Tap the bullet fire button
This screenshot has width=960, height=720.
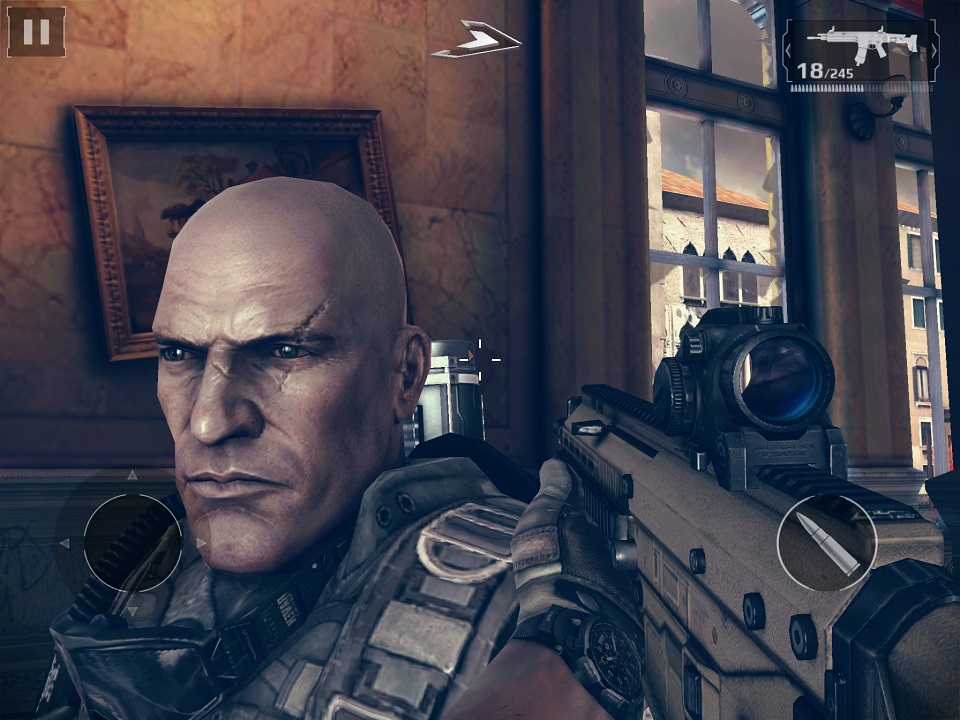[826, 543]
